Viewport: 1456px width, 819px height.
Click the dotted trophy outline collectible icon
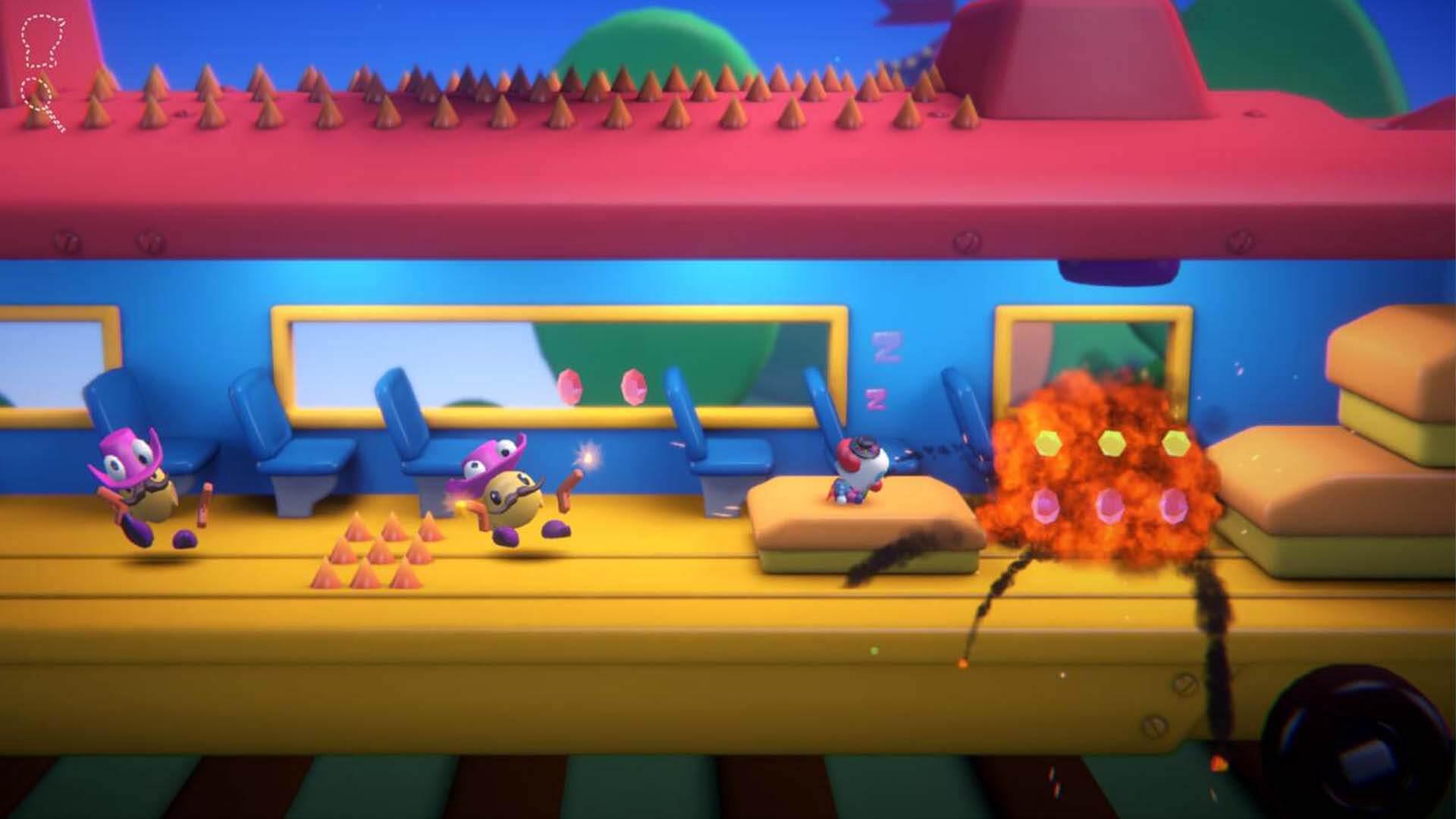42,42
